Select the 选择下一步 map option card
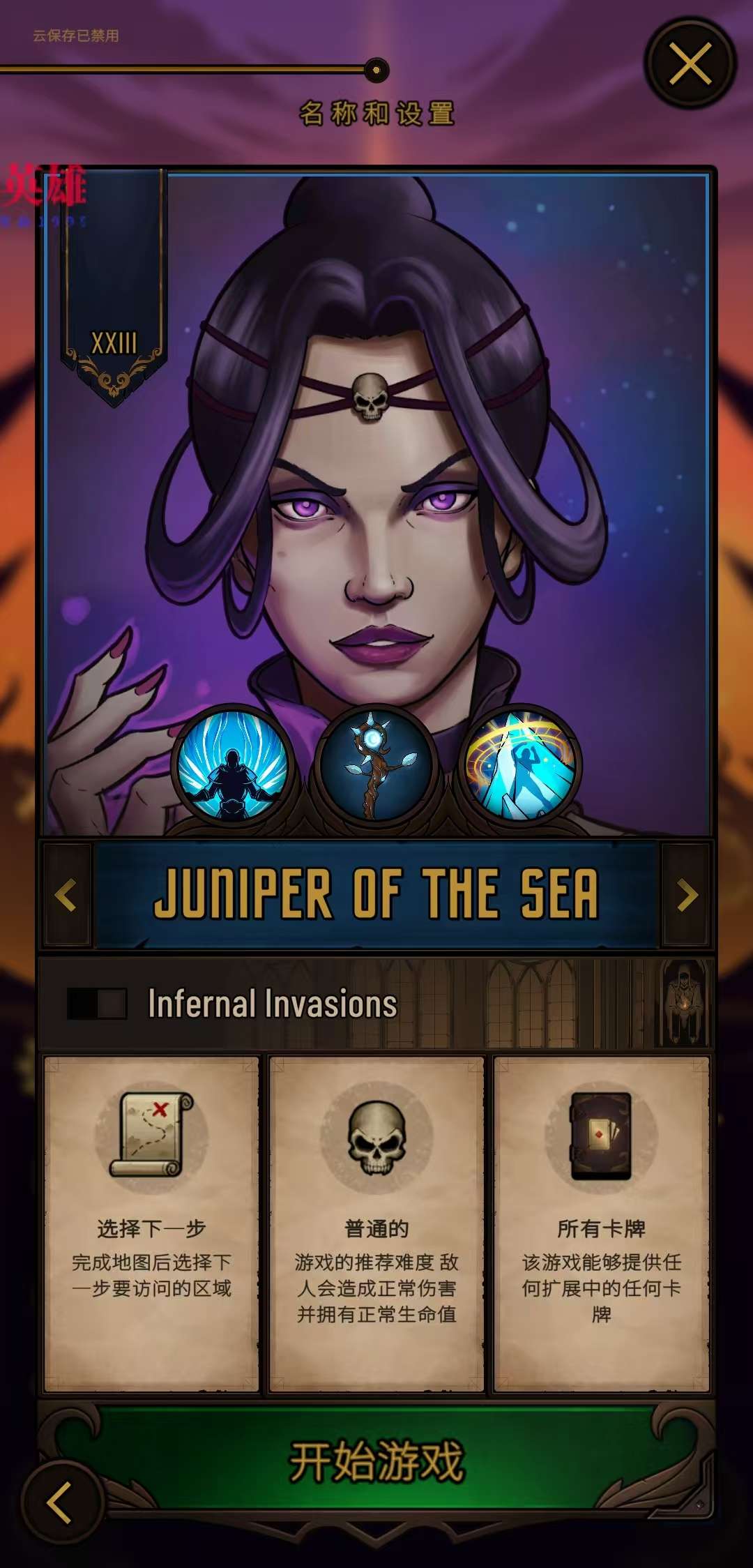The width and height of the screenshot is (753, 1568). point(151,1223)
